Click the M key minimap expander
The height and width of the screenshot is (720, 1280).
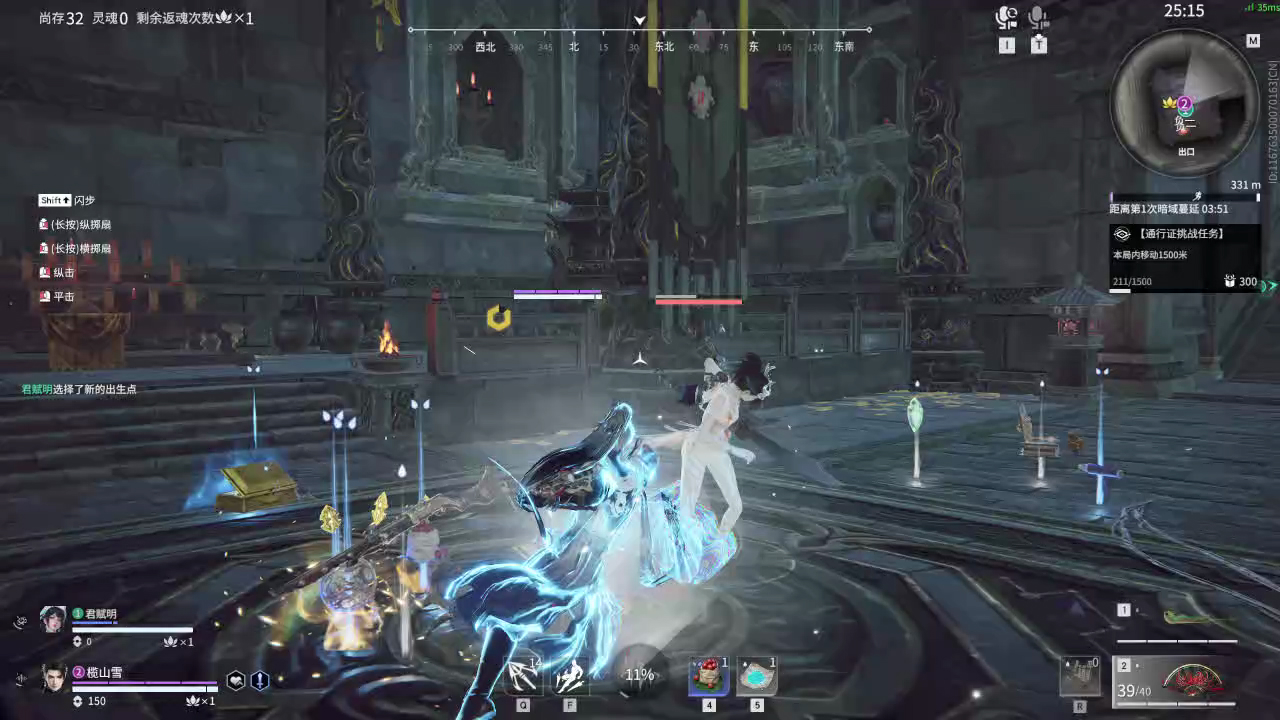pyautogui.click(x=1253, y=41)
